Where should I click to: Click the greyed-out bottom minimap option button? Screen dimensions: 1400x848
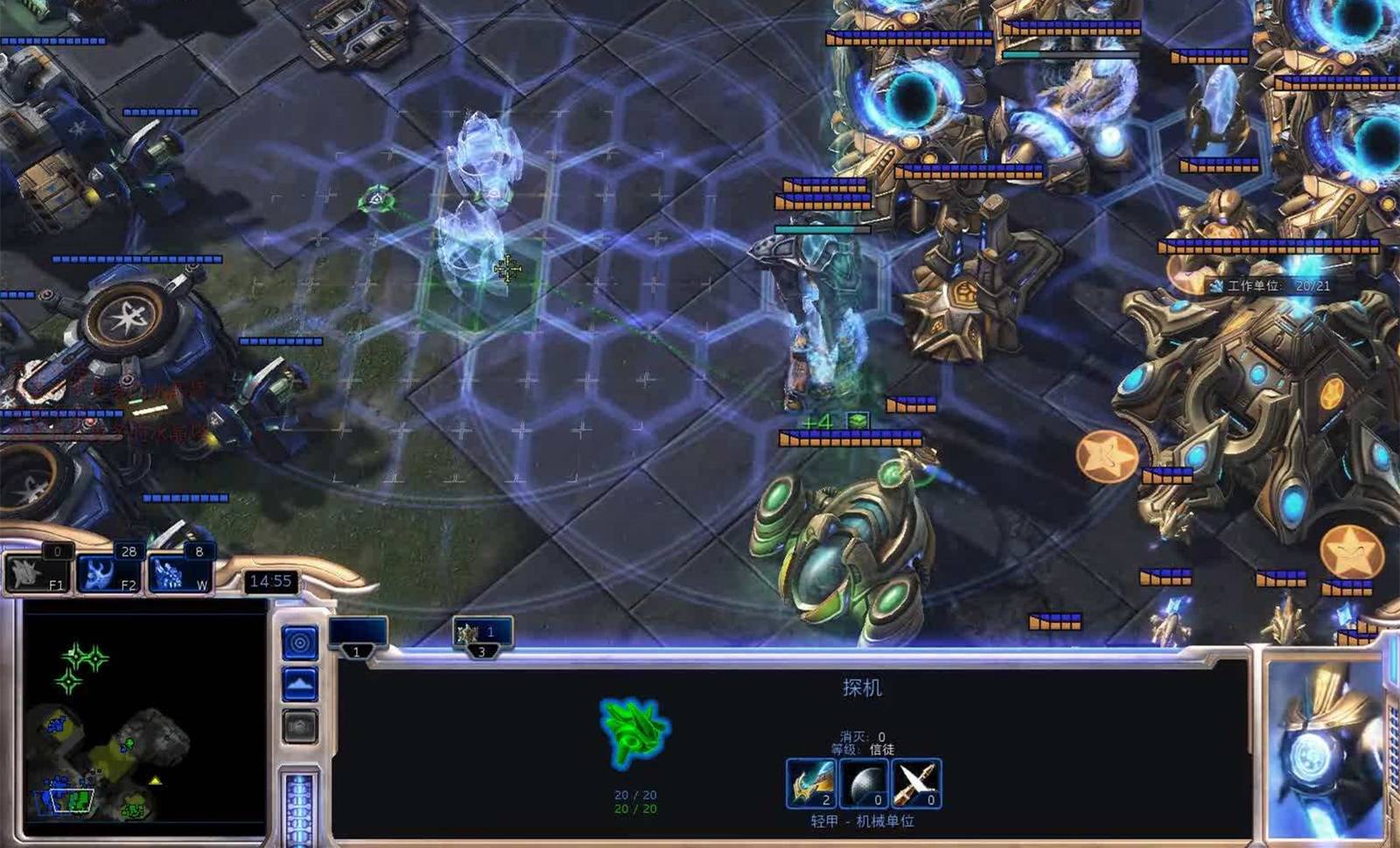tap(299, 726)
